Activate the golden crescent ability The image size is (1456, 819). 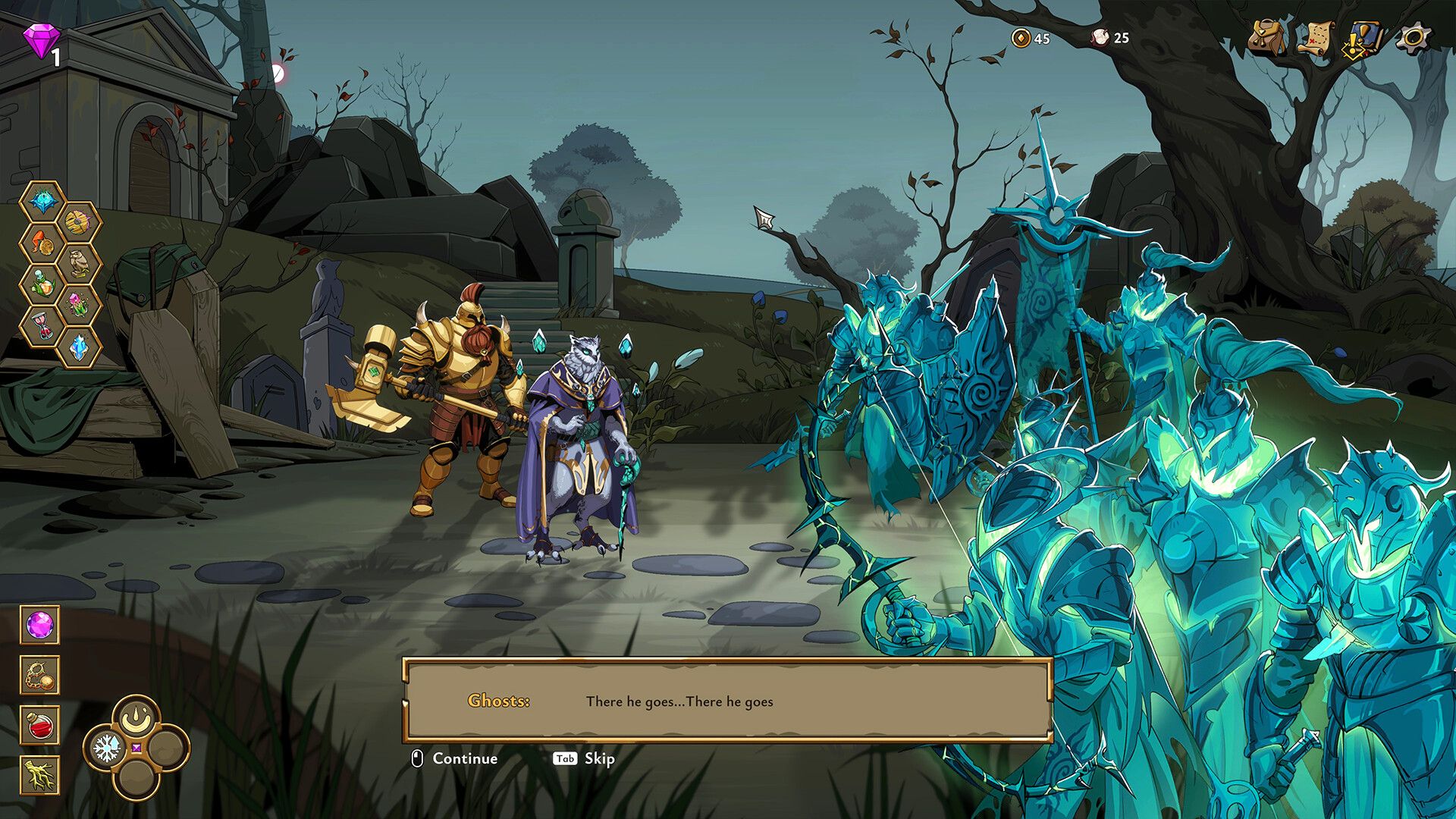(x=136, y=717)
